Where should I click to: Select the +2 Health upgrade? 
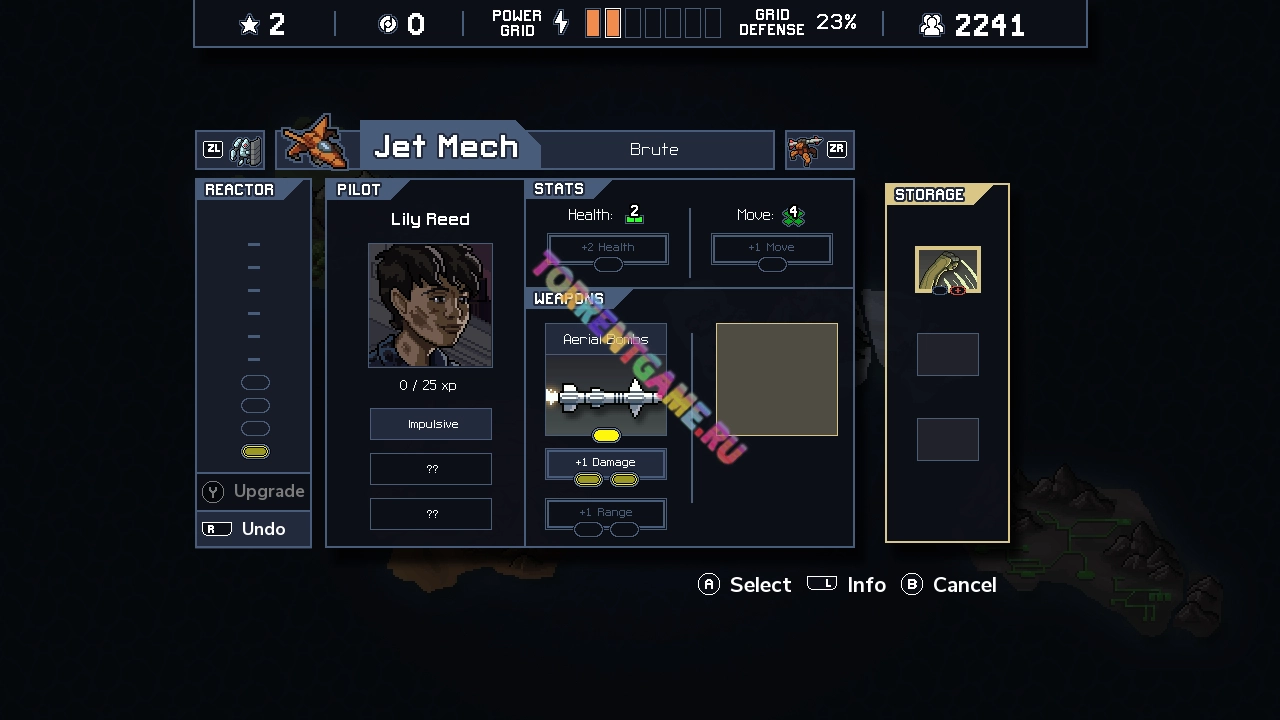pyautogui.click(x=608, y=249)
